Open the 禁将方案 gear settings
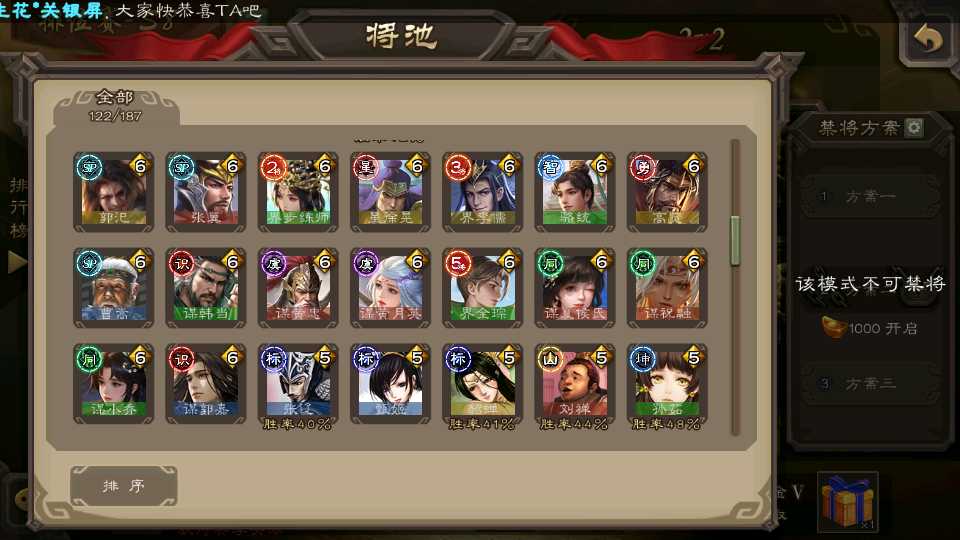Viewport: 960px width, 540px height. coord(914,128)
